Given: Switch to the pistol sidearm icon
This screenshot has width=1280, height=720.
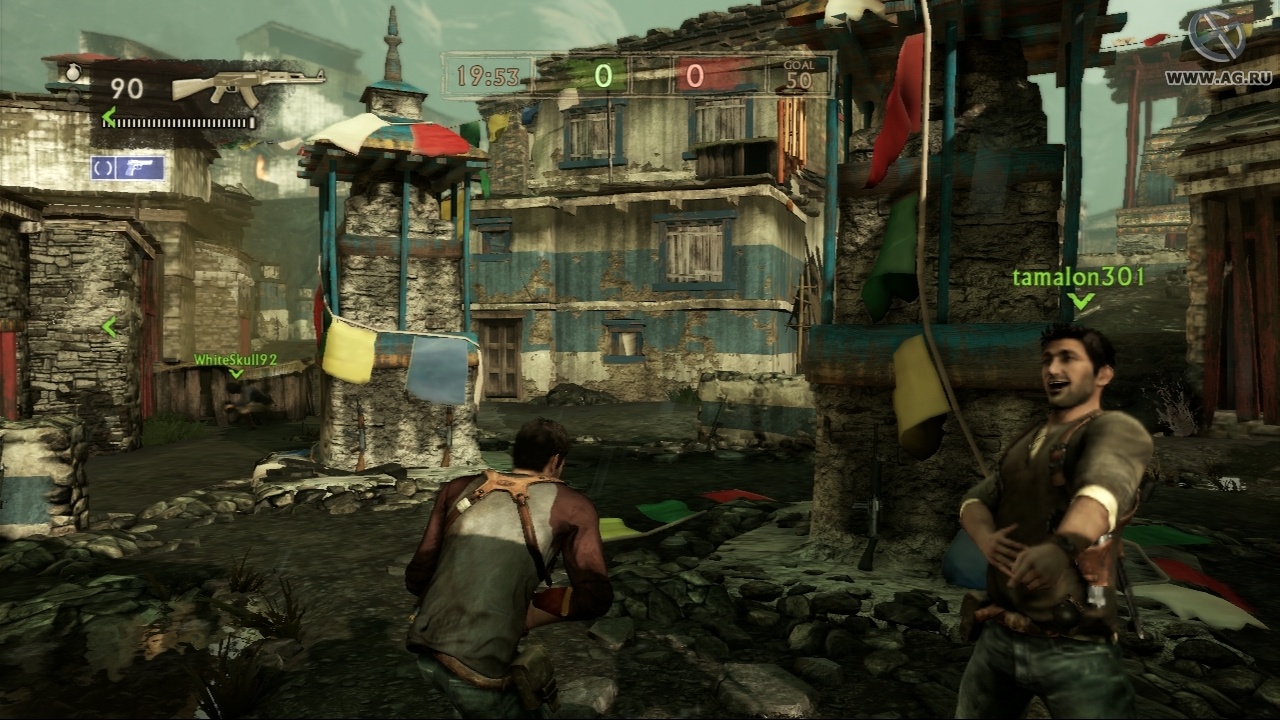Looking at the screenshot, I should click(139, 168).
